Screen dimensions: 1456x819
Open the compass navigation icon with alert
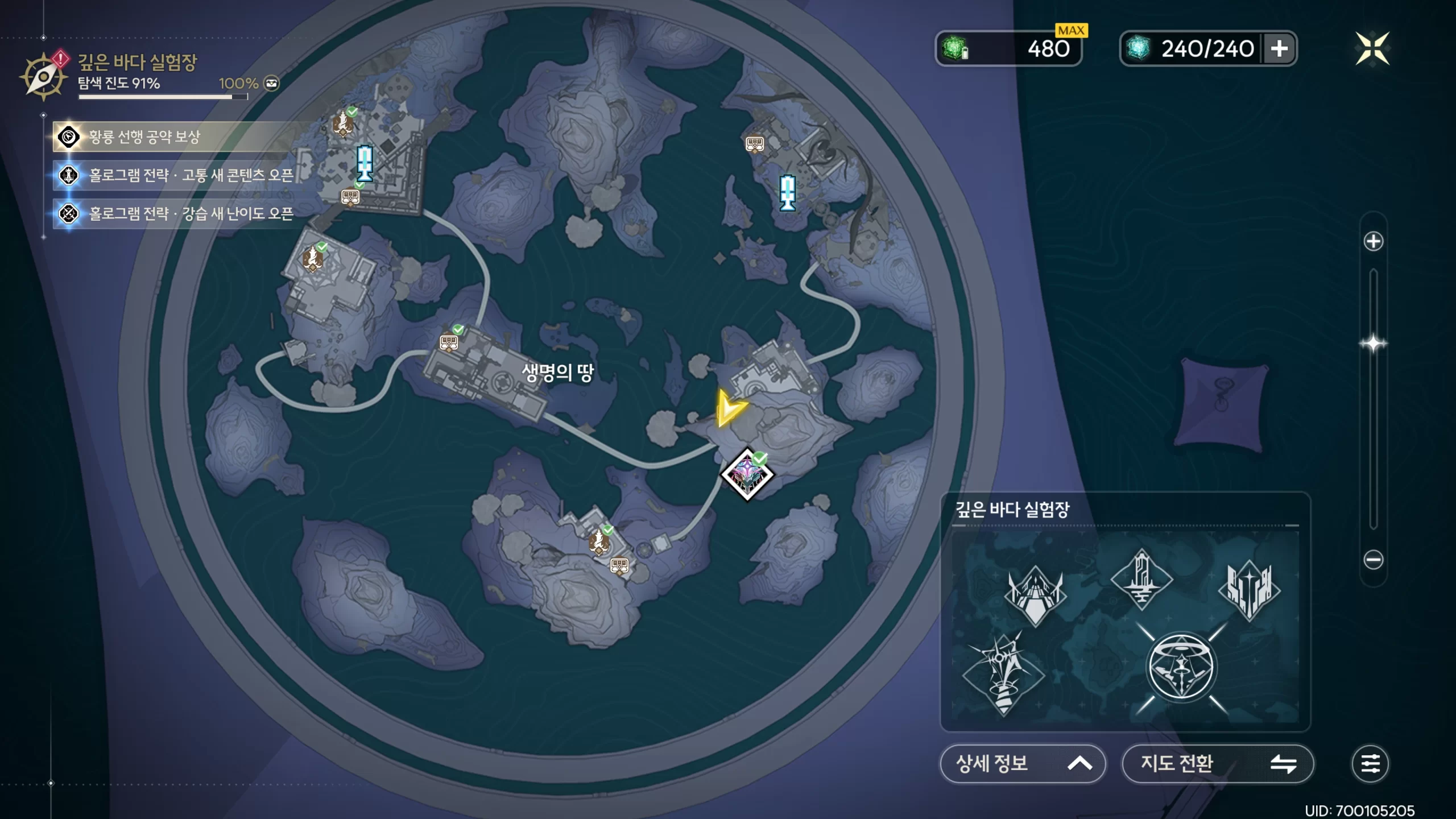[44, 76]
